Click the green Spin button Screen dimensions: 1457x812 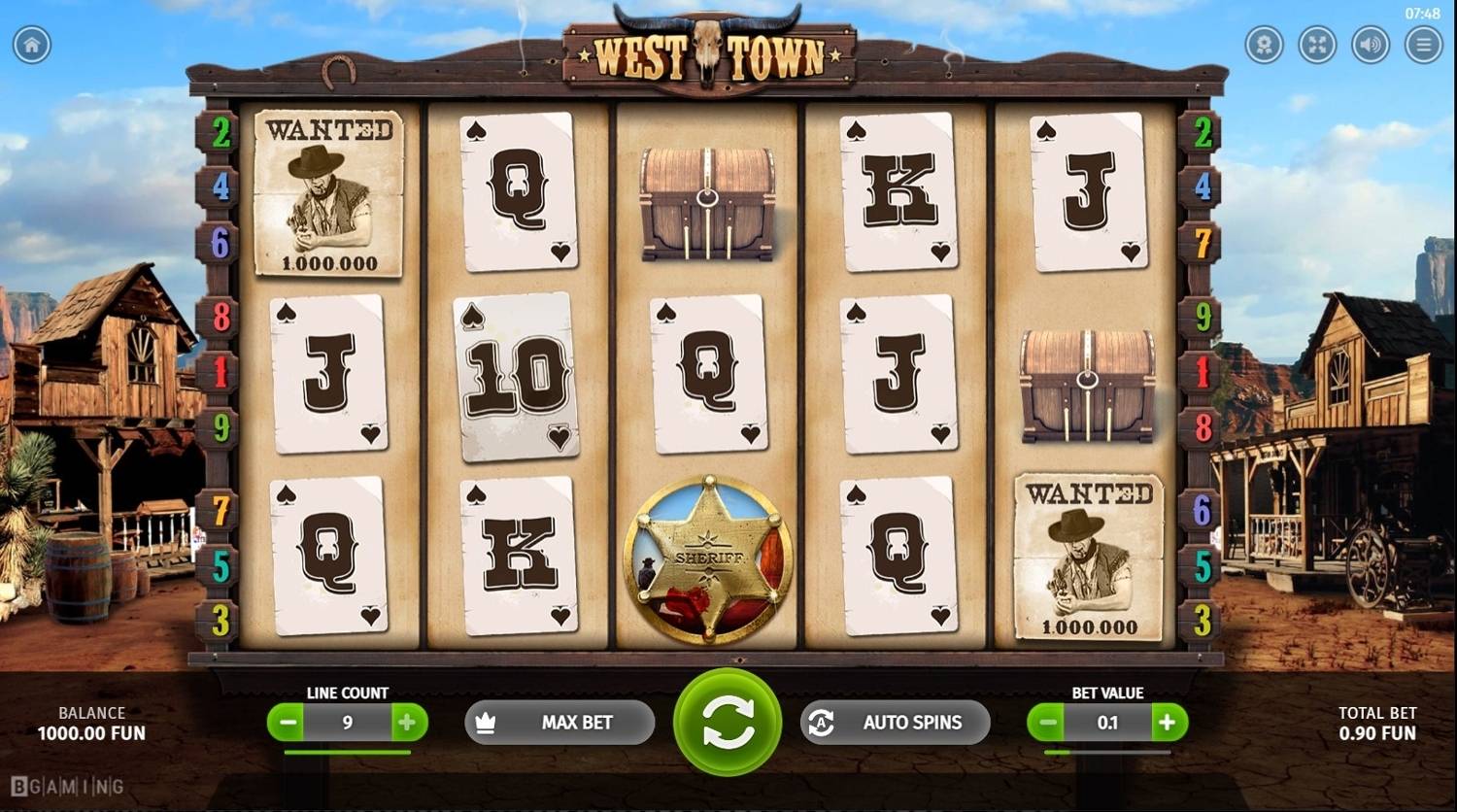[726, 723]
